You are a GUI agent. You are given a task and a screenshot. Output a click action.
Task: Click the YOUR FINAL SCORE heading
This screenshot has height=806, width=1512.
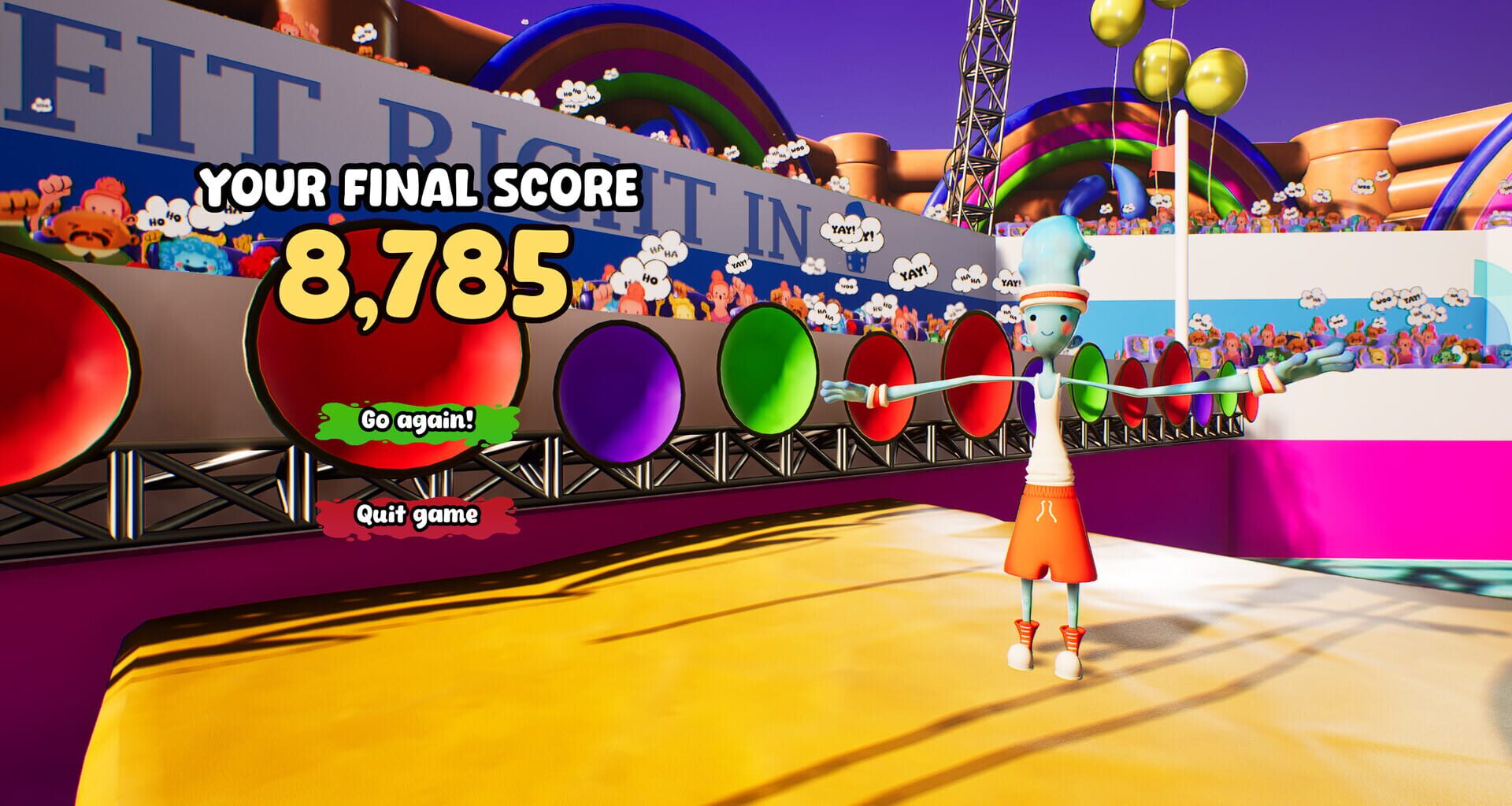(421, 187)
